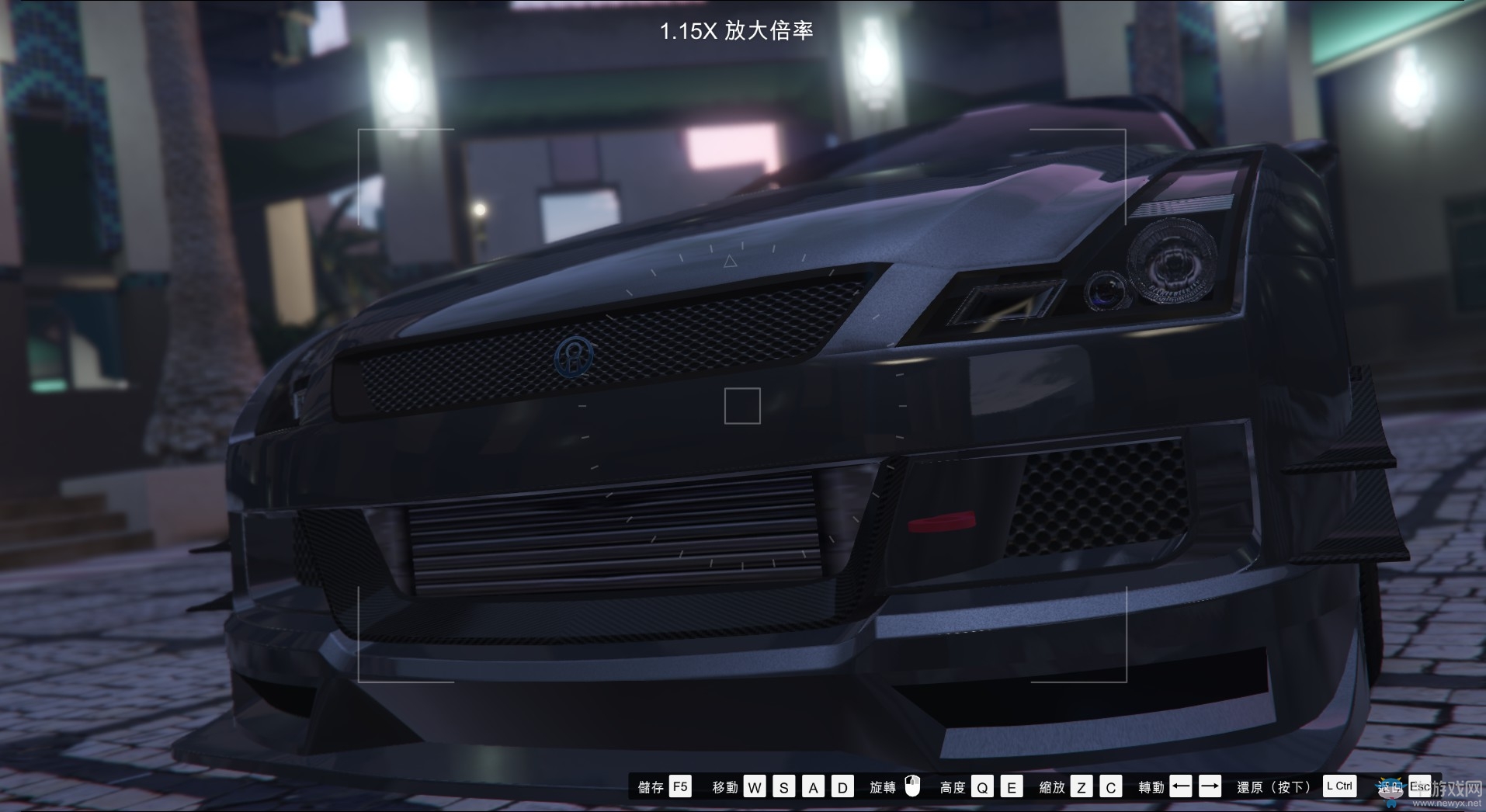Image resolution: width=1486 pixels, height=812 pixels.
Task: Click the C zoom key icon
Action: pos(1110,786)
